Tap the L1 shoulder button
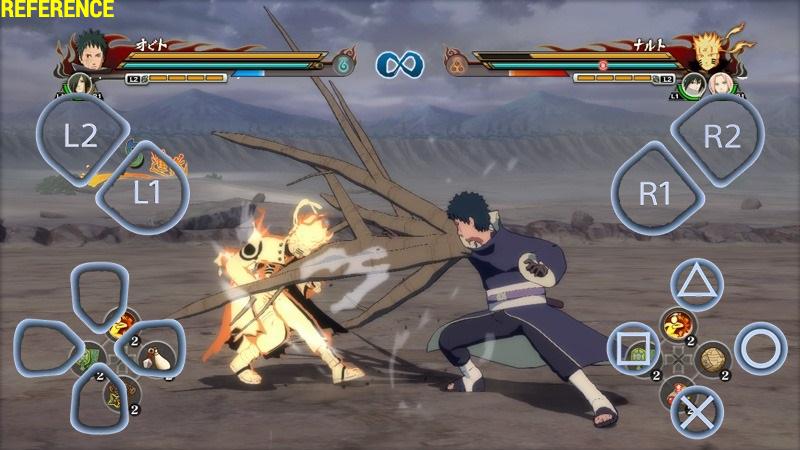800x450 pixels. 145,191
